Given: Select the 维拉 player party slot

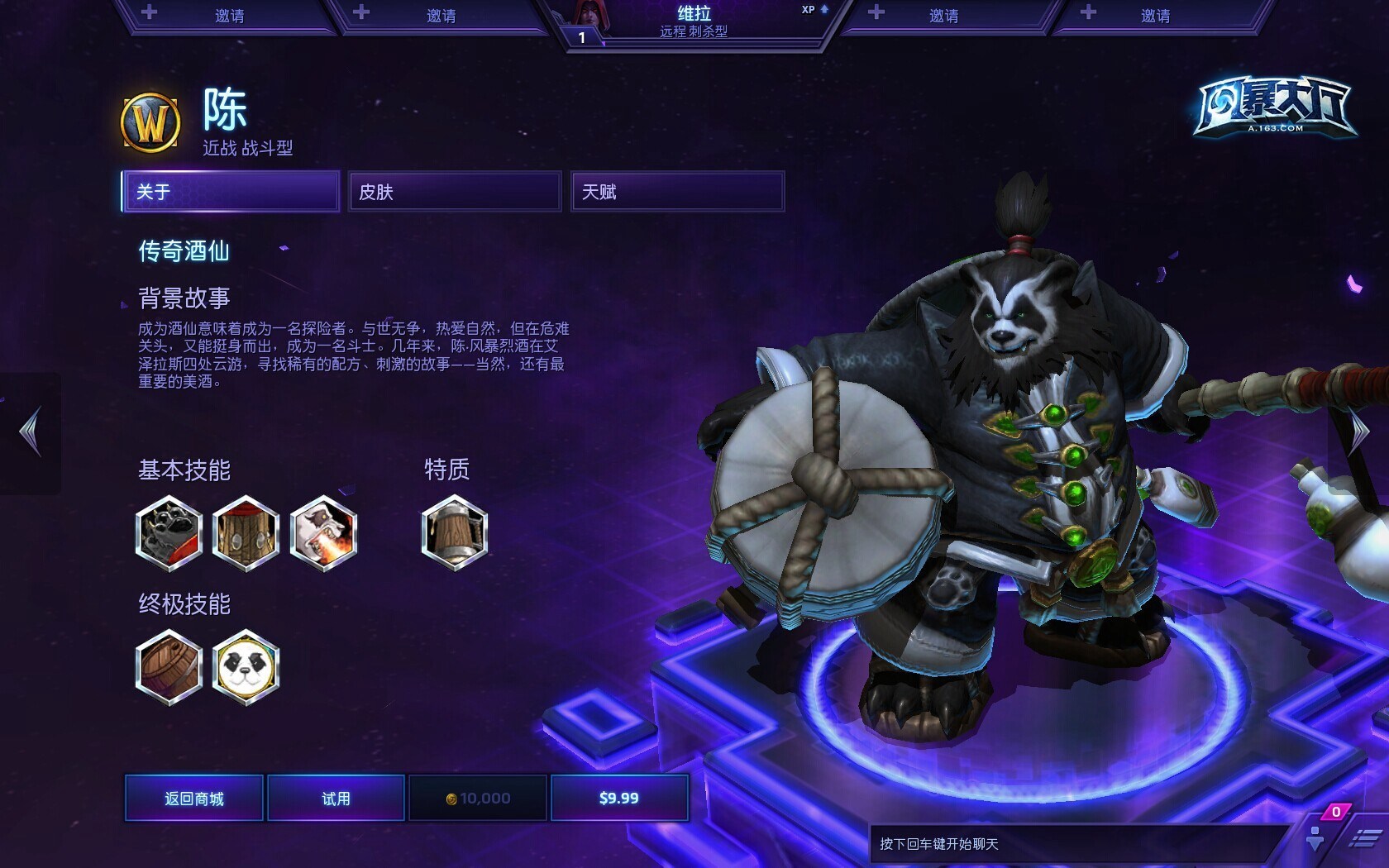Looking at the screenshot, I should tap(694, 22).
